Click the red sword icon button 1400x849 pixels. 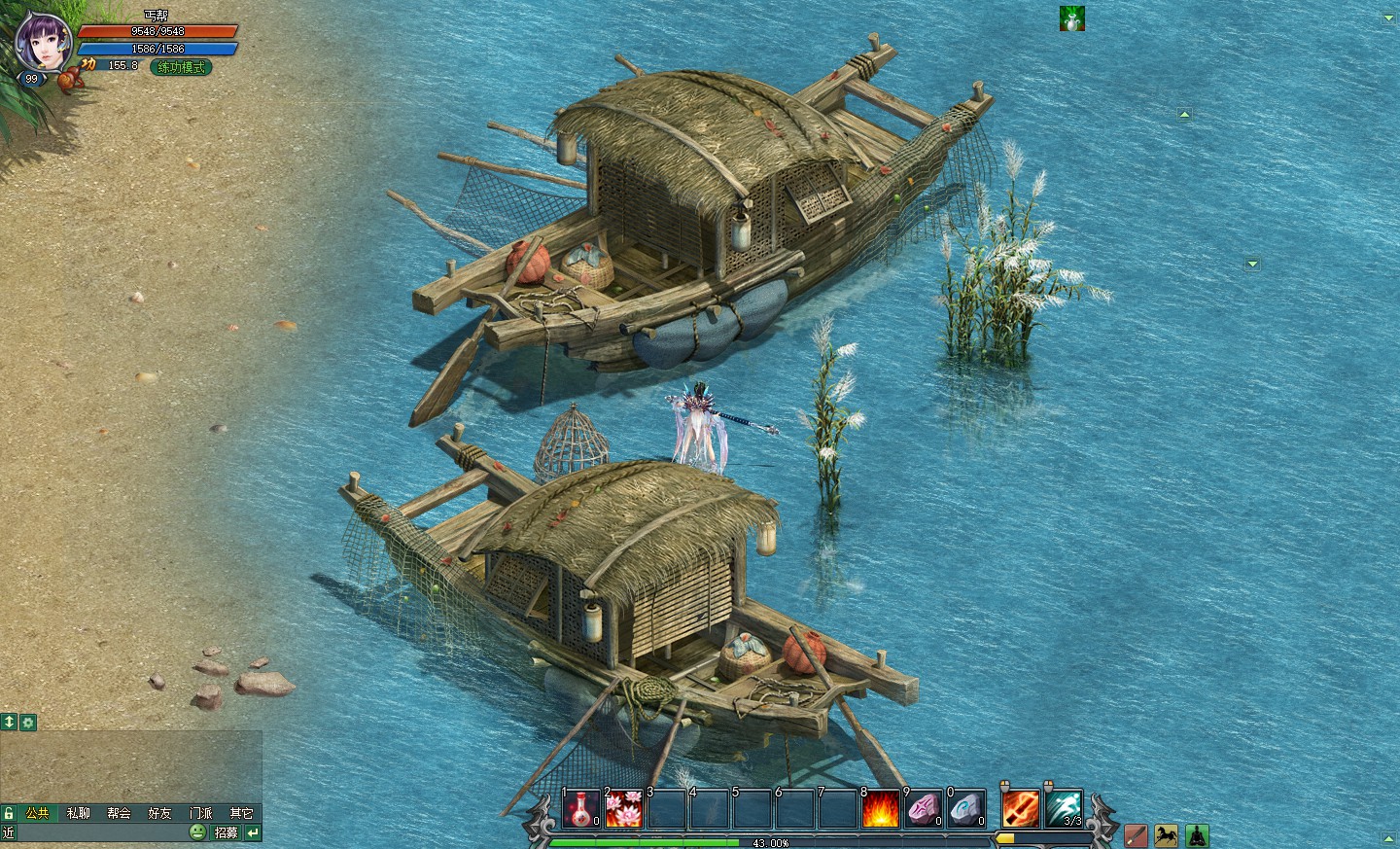pos(1136,835)
